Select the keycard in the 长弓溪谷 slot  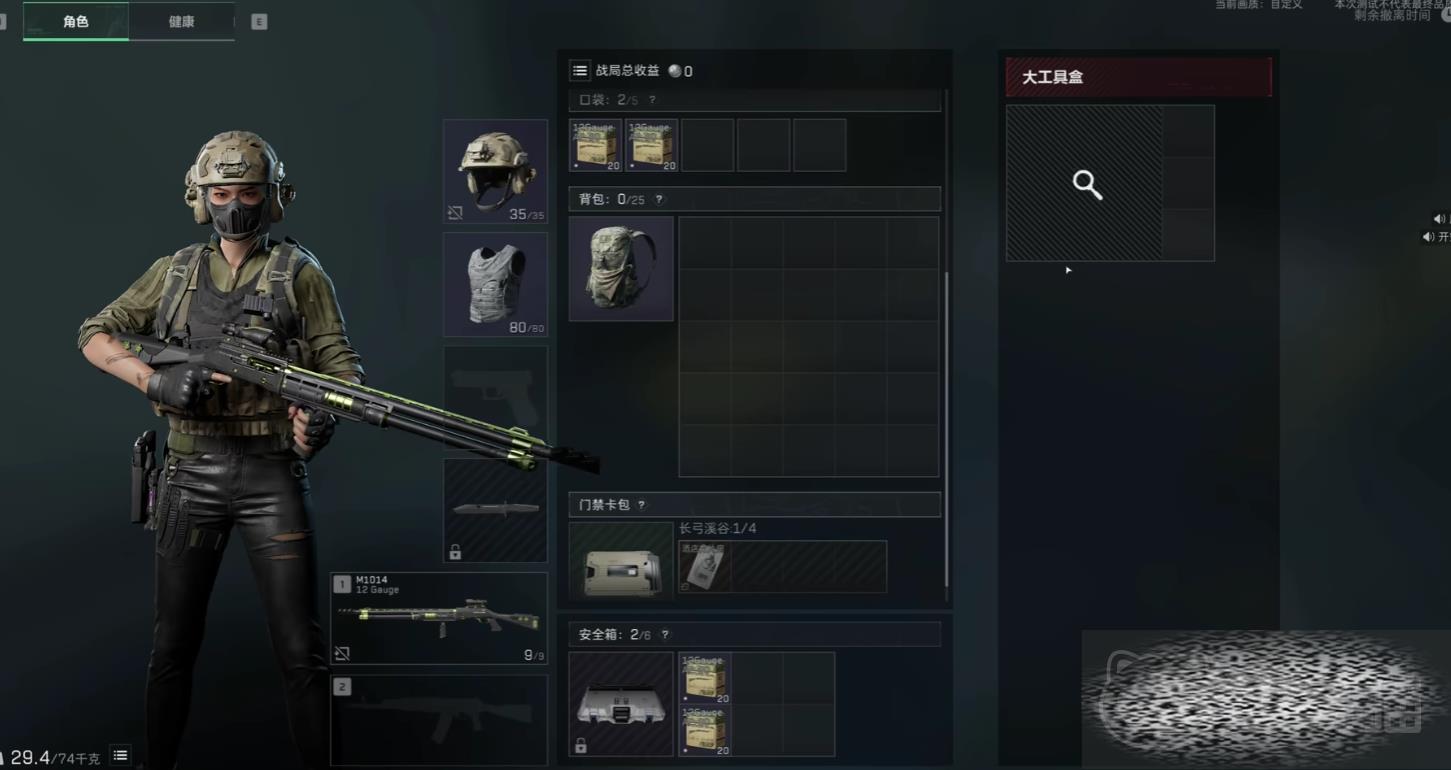(x=705, y=566)
